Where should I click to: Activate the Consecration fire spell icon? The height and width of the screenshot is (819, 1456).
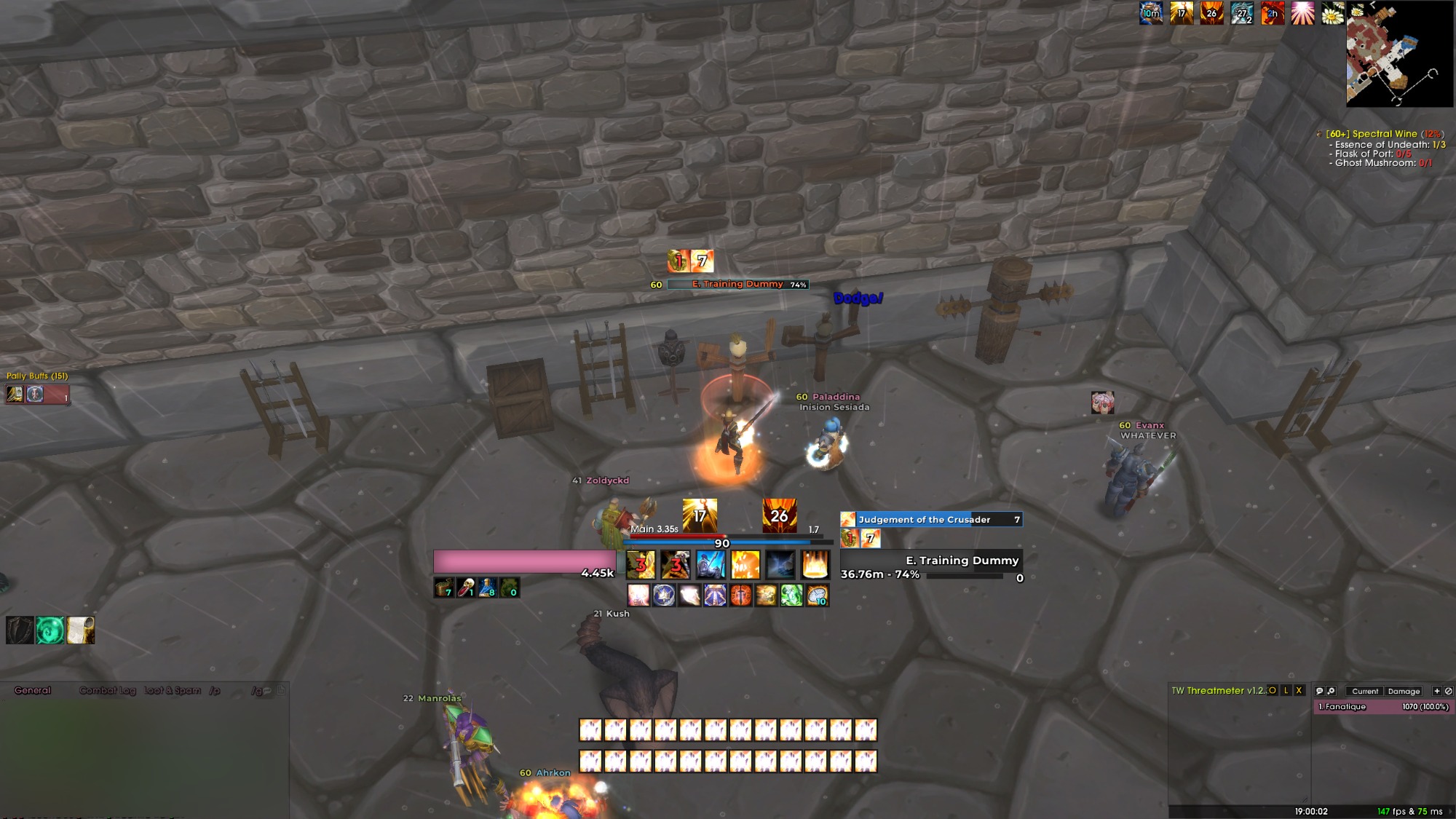point(816,565)
